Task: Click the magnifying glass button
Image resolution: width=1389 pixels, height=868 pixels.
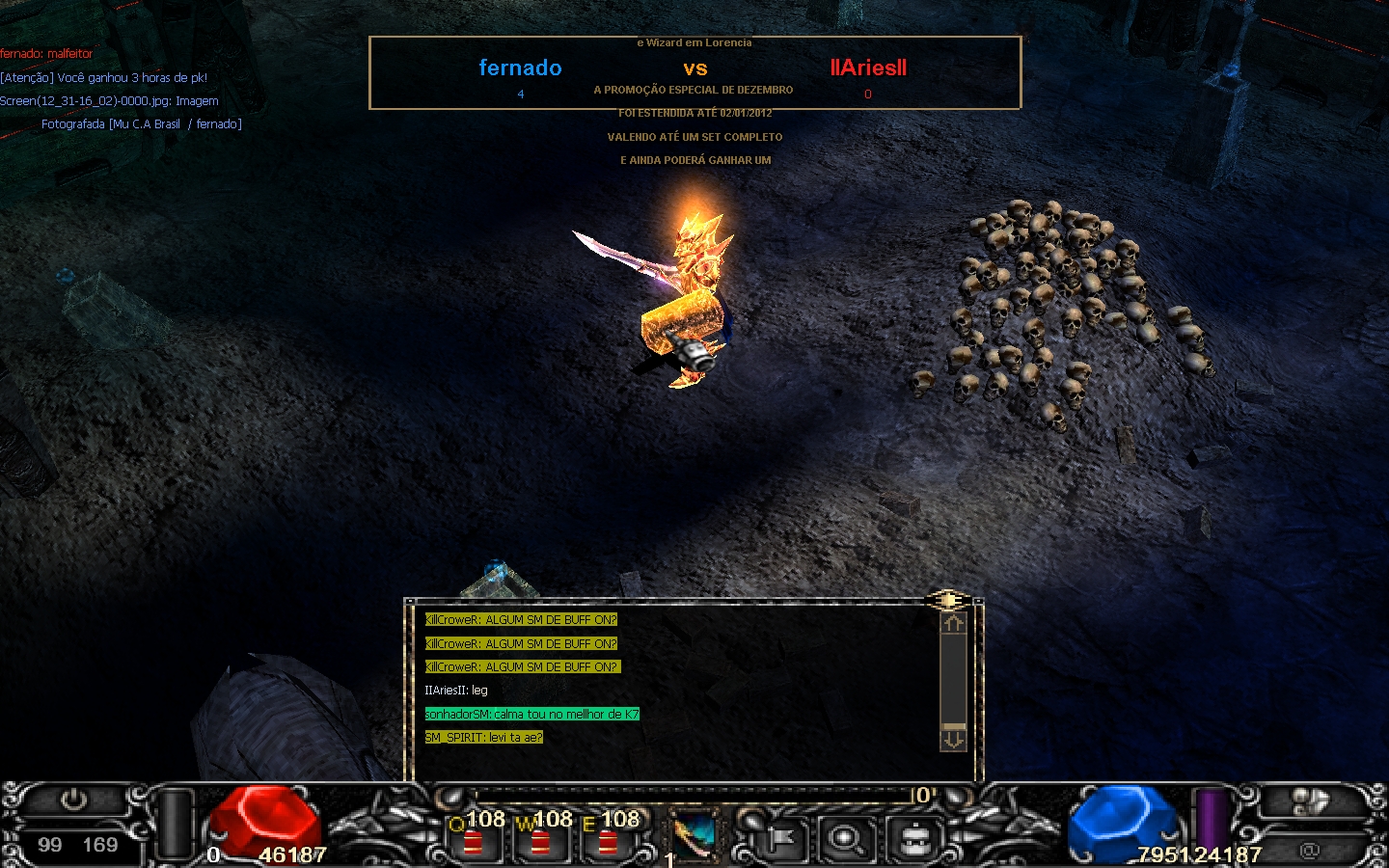Action: coord(847,839)
